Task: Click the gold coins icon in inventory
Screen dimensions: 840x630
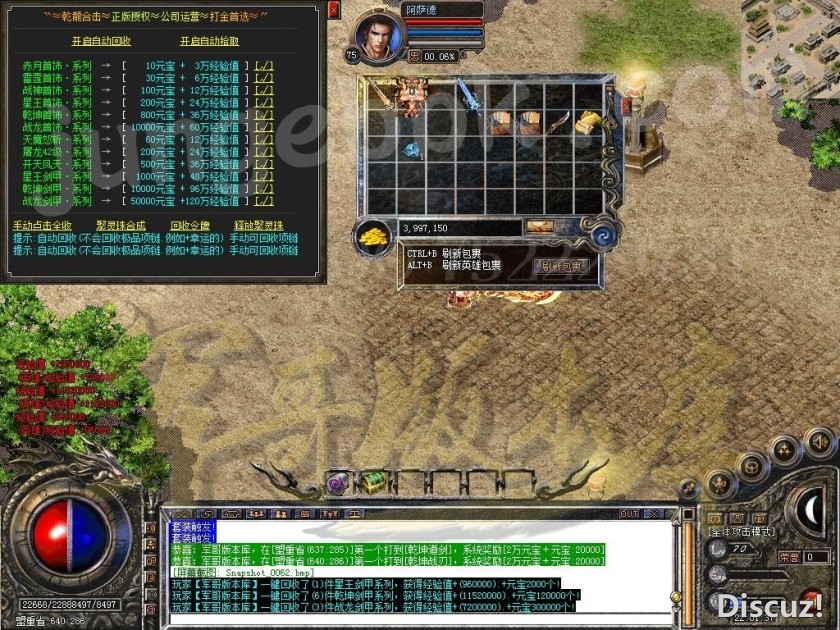Action: tap(374, 236)
